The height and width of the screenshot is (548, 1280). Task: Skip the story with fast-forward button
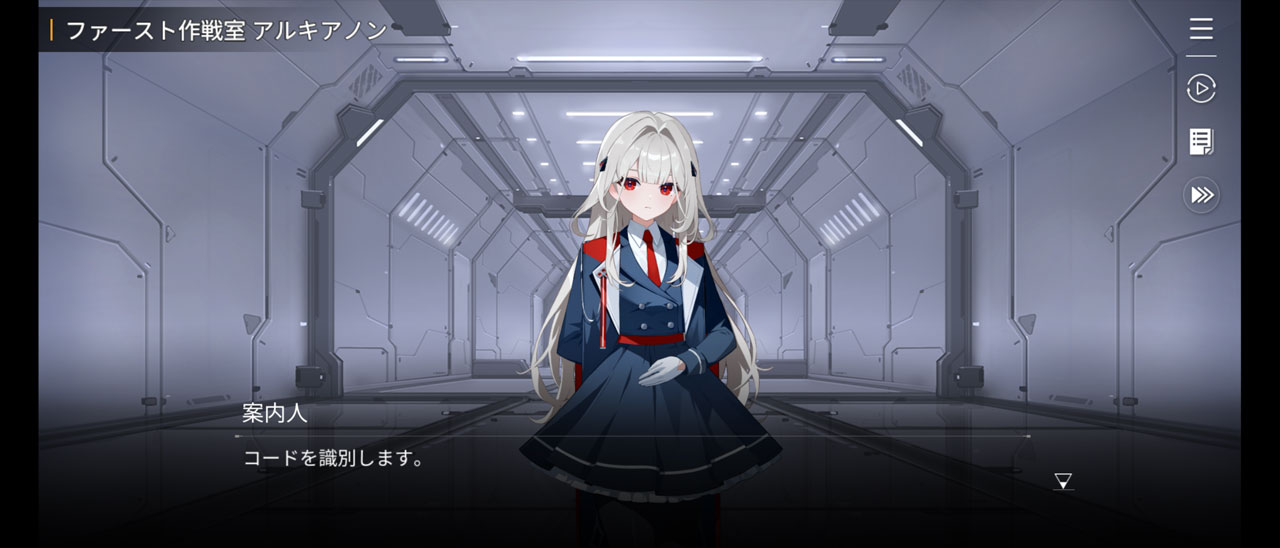pos(1201,195)
